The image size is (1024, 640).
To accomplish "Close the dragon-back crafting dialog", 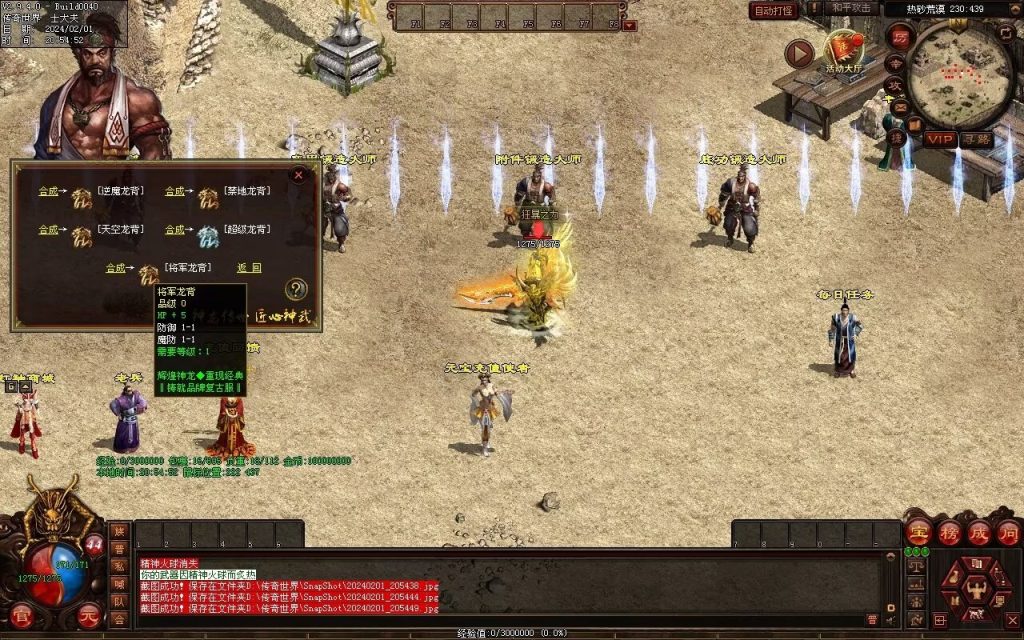I will coord(297,175).
